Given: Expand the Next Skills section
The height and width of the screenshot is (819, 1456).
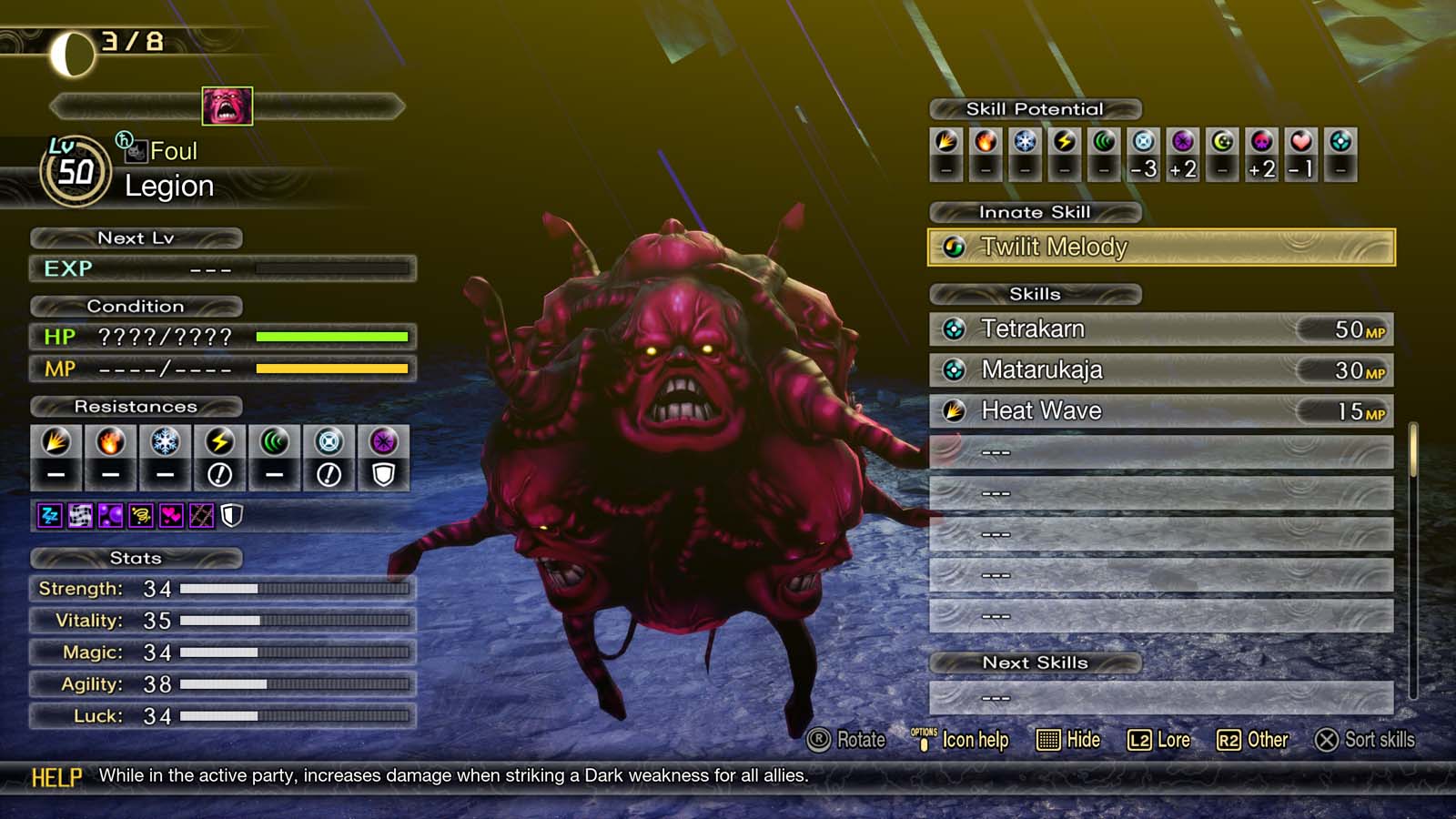Looking at the screenshot, I should pyautogui.click(x=1036, y=662).
